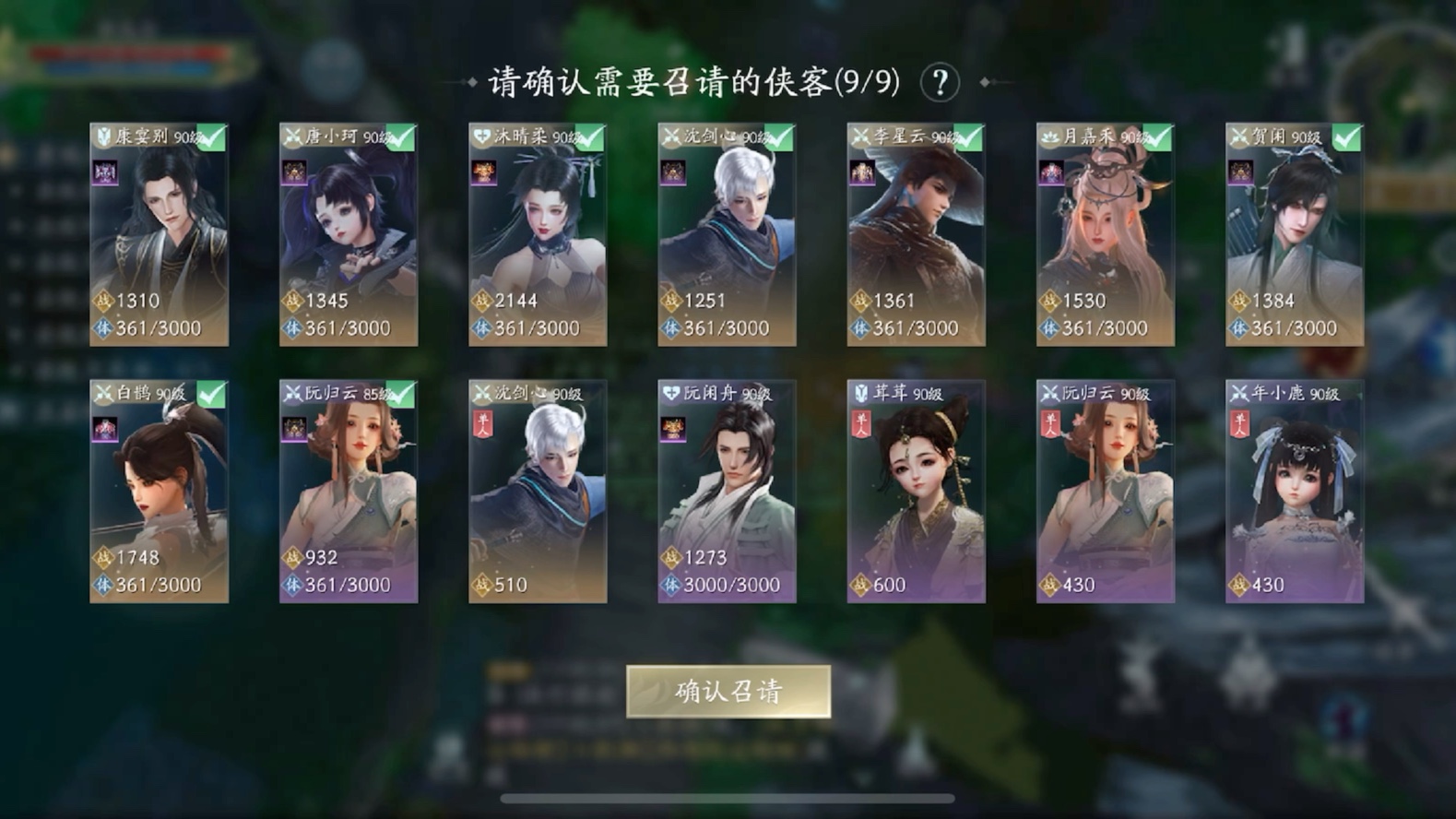Click the purple emblem badge on 沐晴柔's portrait
This screenshot has width=1456, height=819.
pyautogui.click(x=486, y=173)
